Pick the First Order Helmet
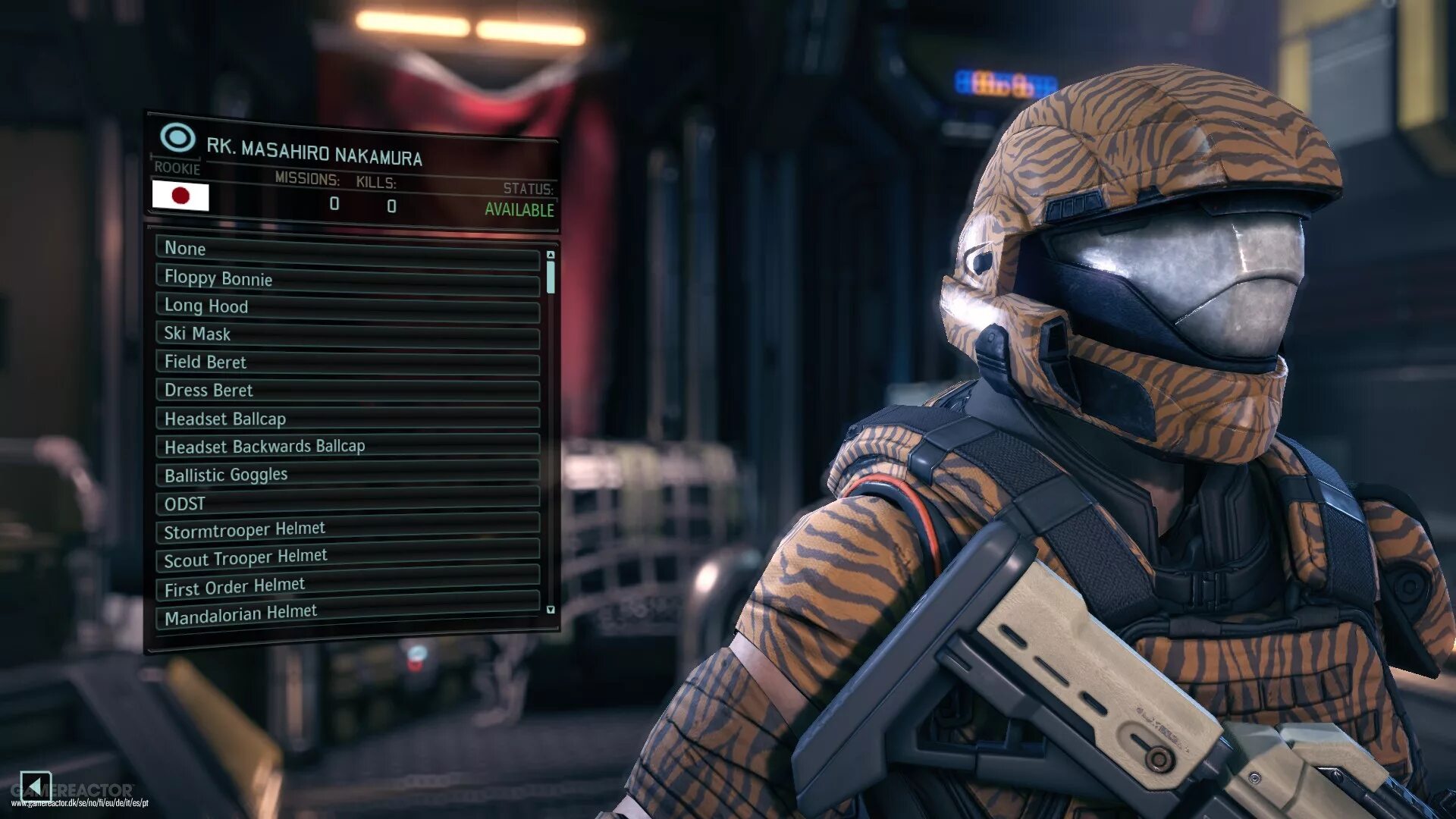 (x=347, y=585)
